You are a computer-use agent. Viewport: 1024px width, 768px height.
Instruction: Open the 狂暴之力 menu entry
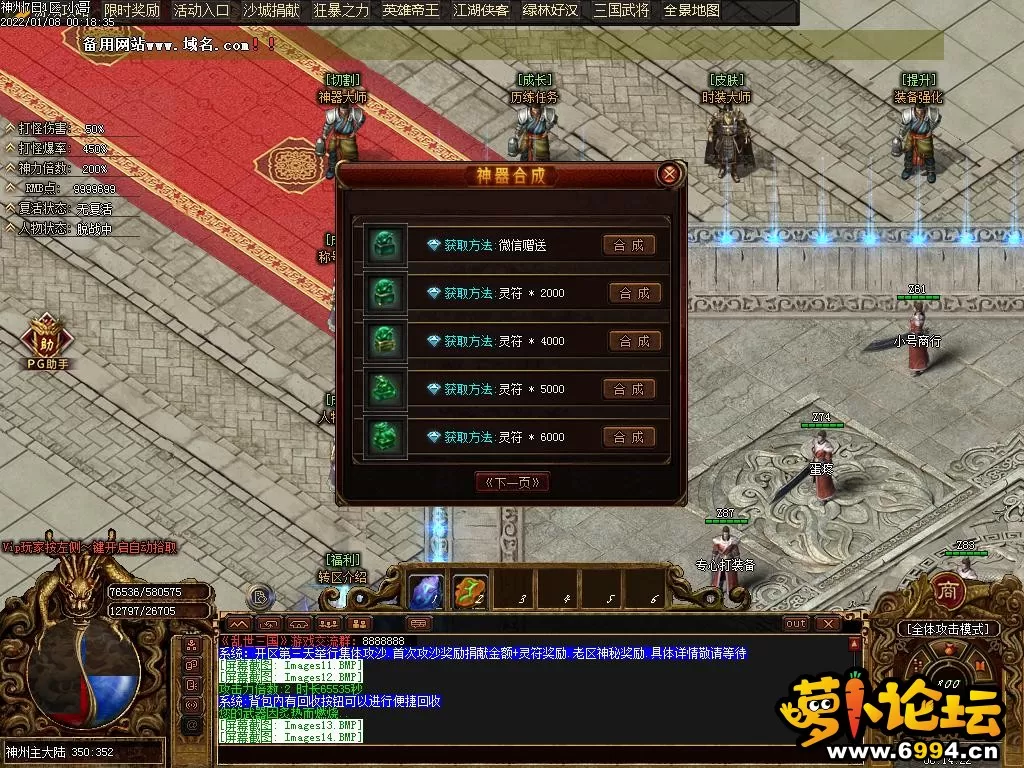341,11
